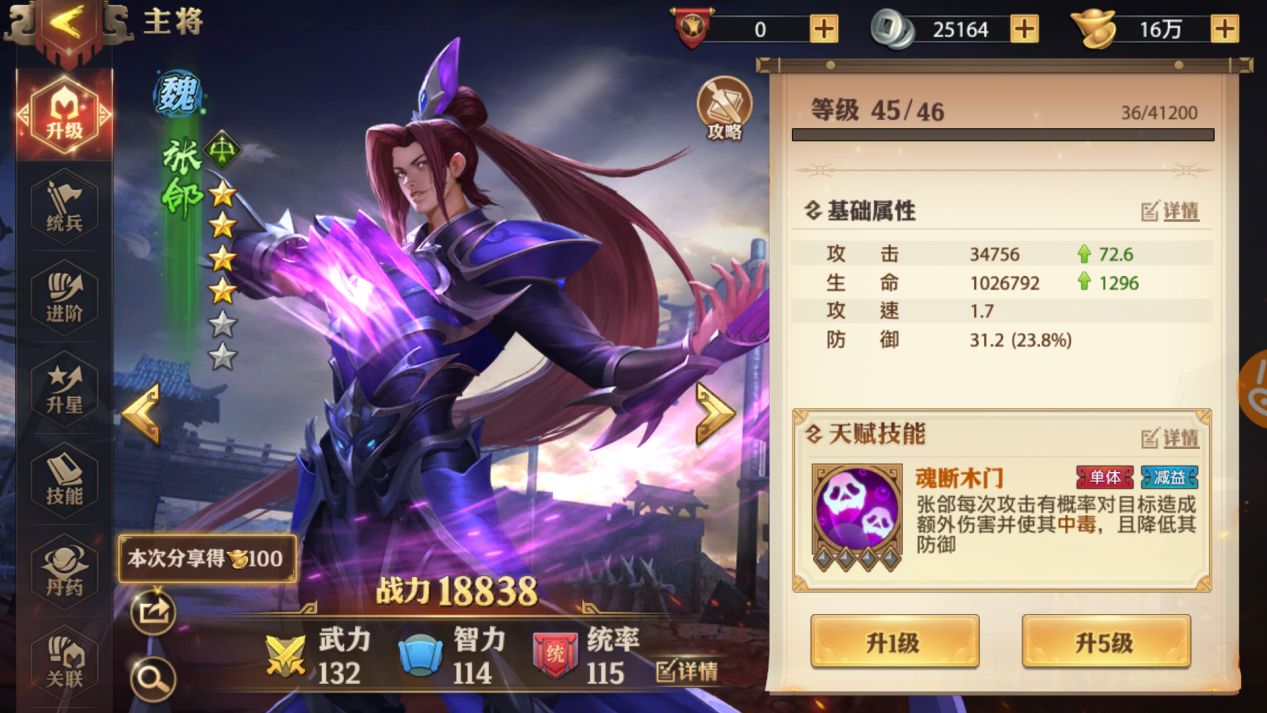View 基础属性 details
Screen dimensions: 1267x713
(1170, 212)
